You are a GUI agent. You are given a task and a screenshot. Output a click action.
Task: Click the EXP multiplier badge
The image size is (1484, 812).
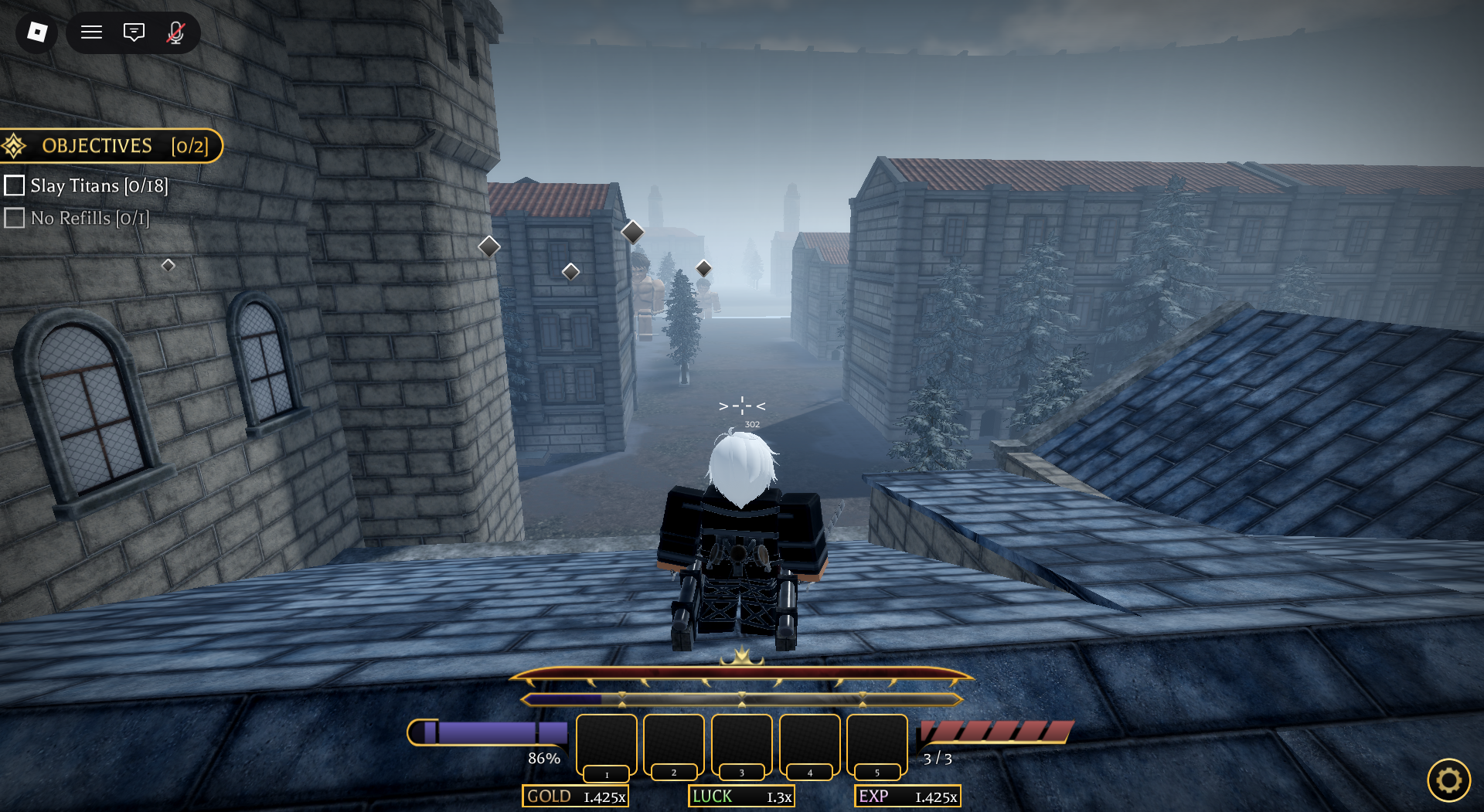point(907,797)
